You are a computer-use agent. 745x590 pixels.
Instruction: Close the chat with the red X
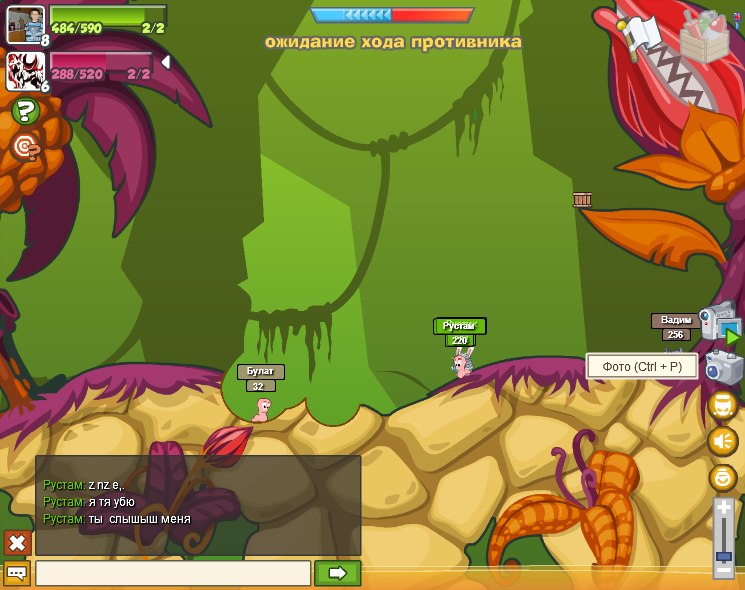(x=17, y=543)
